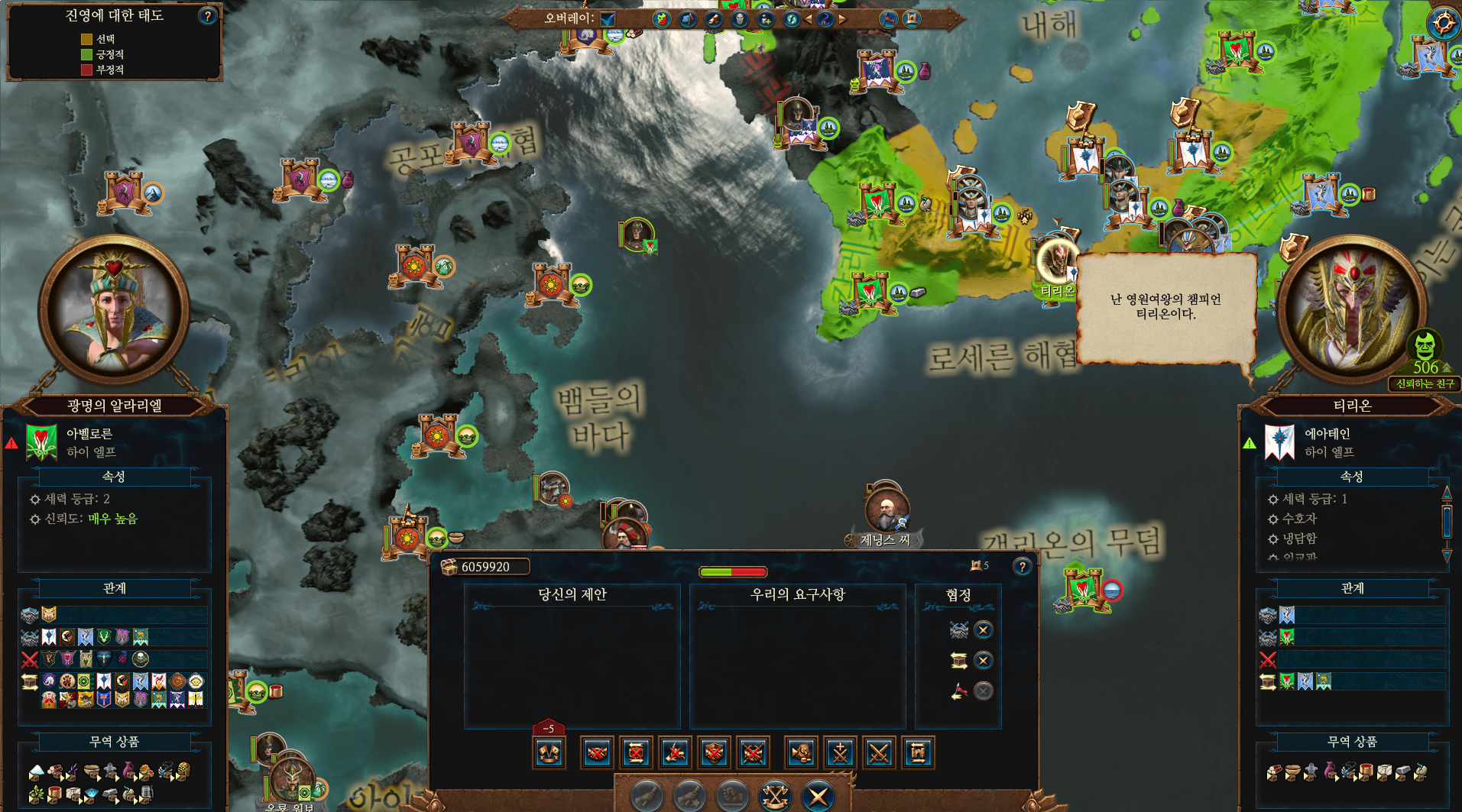The height and width of the screenshot is (812, 1462).
Task: Select the green-red mask attitude overlay
Action: [662, 19]
